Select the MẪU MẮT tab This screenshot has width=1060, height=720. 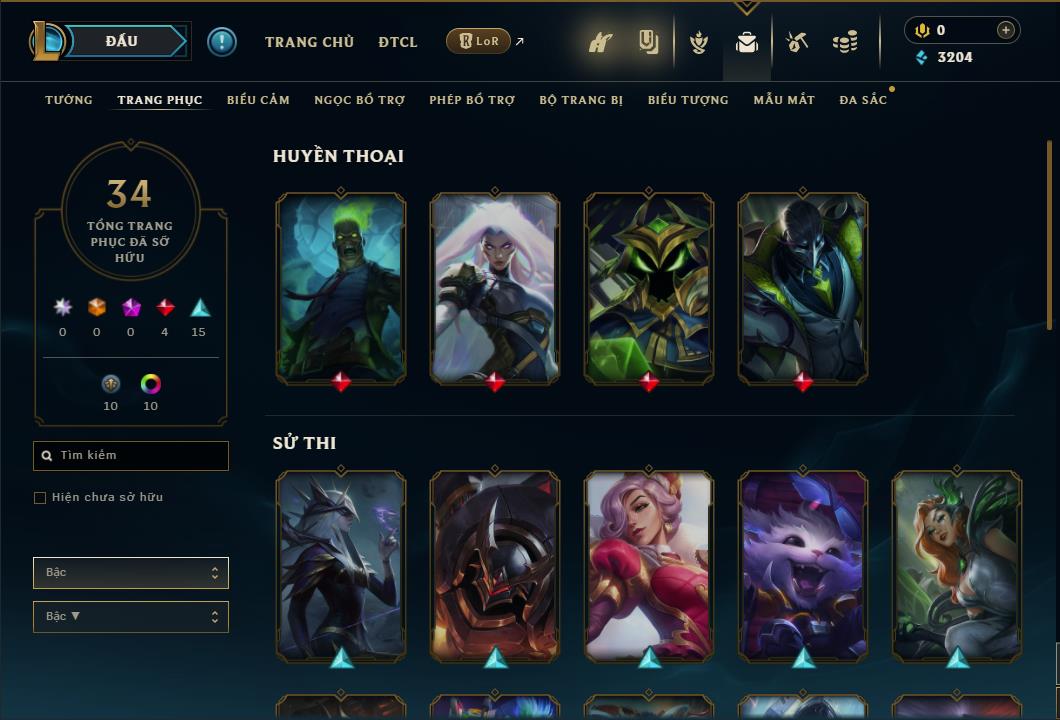coord(784,100)
